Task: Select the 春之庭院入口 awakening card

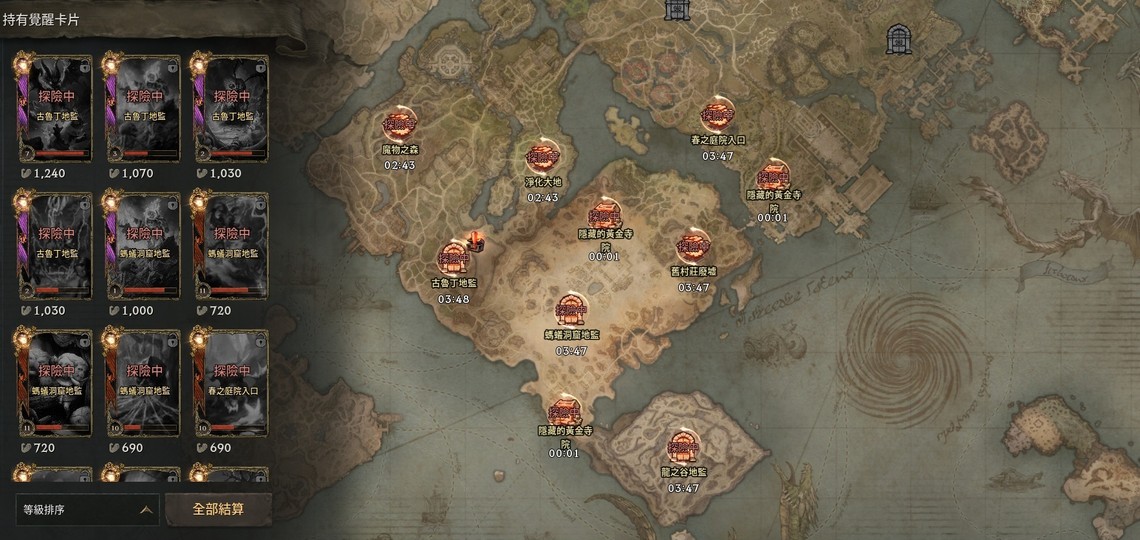Action: click(231, 383)
